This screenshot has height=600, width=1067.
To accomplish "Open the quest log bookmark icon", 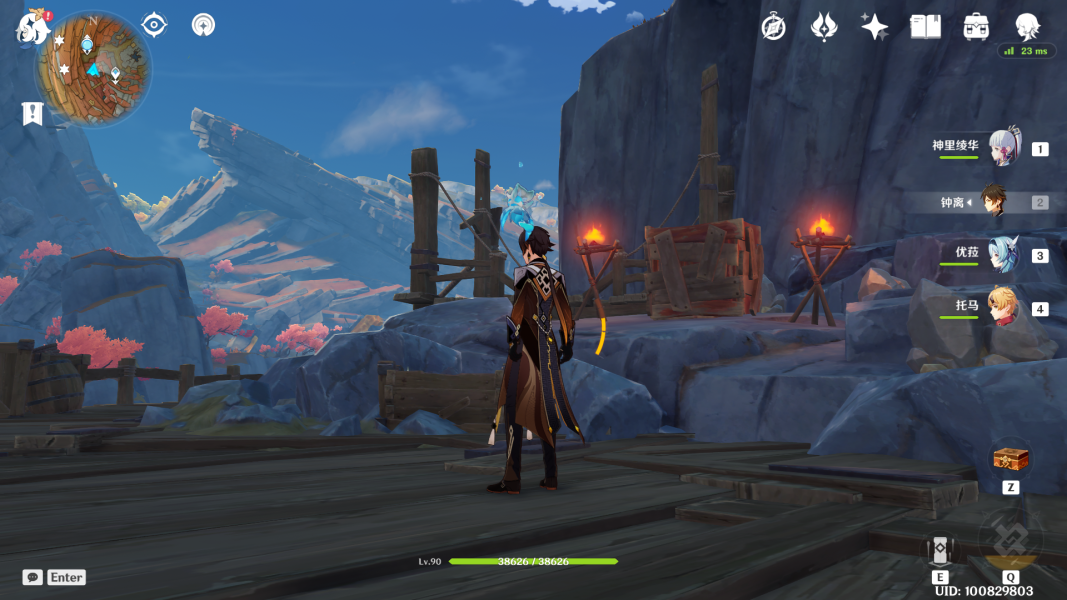I will 33,113.
